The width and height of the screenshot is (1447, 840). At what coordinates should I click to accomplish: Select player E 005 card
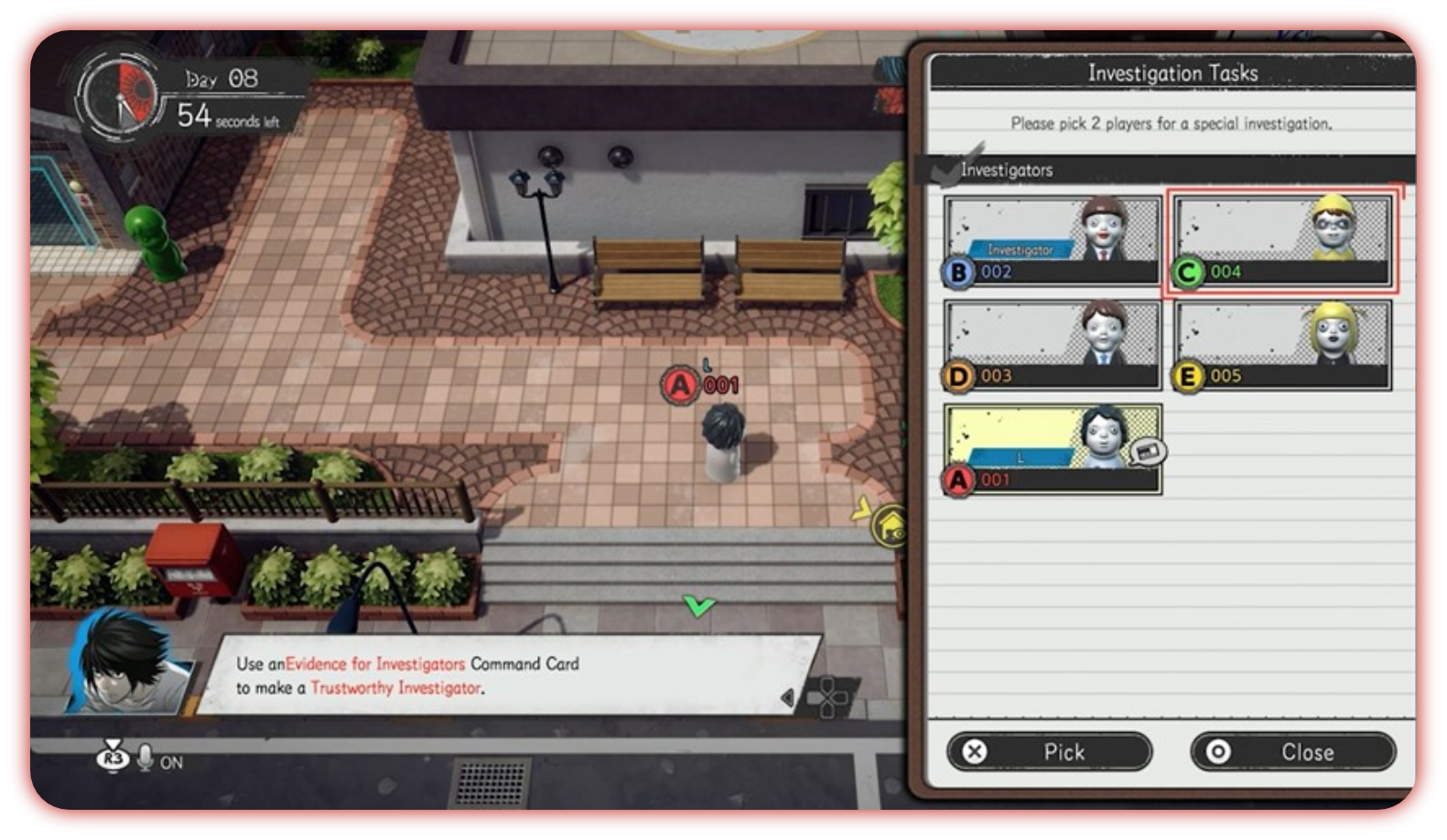pyautogui.click(x=1282, y=346)
